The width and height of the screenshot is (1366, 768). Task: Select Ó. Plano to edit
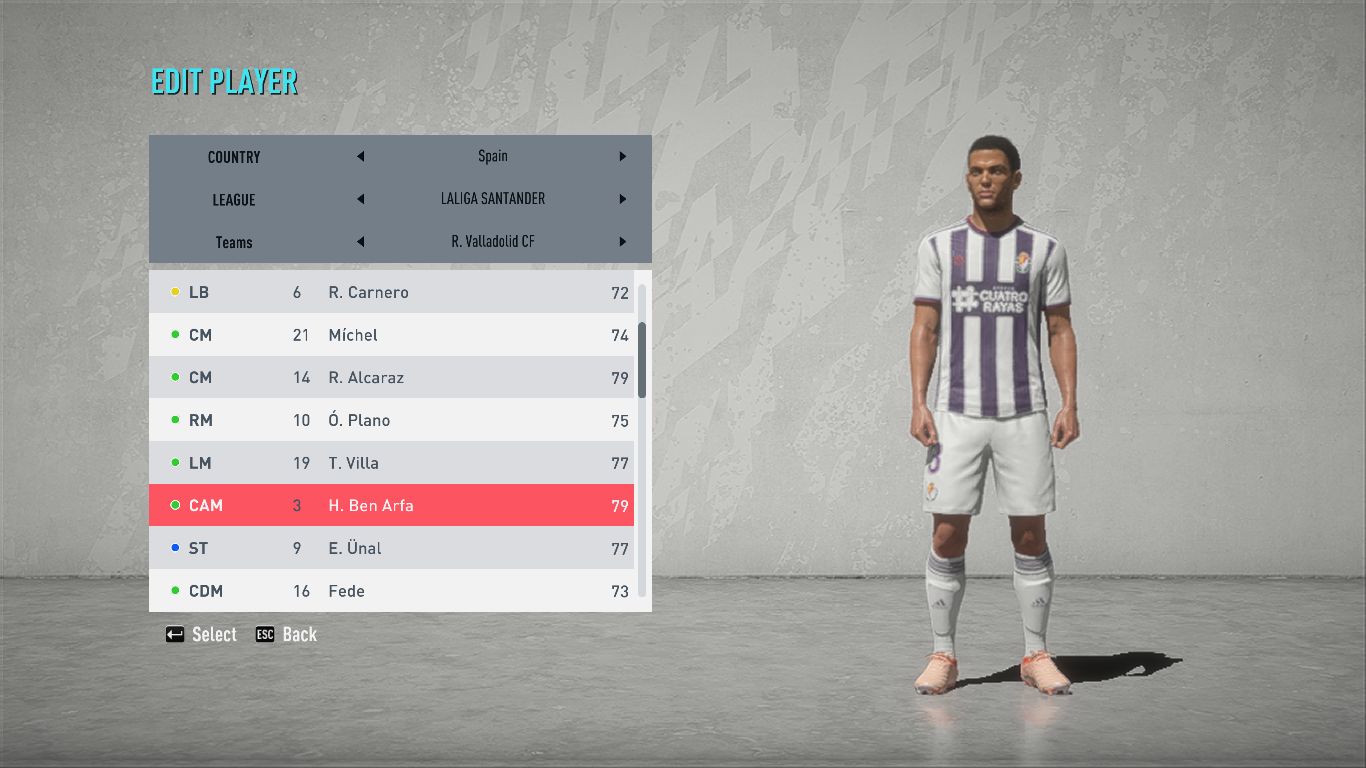click(390, 420)
